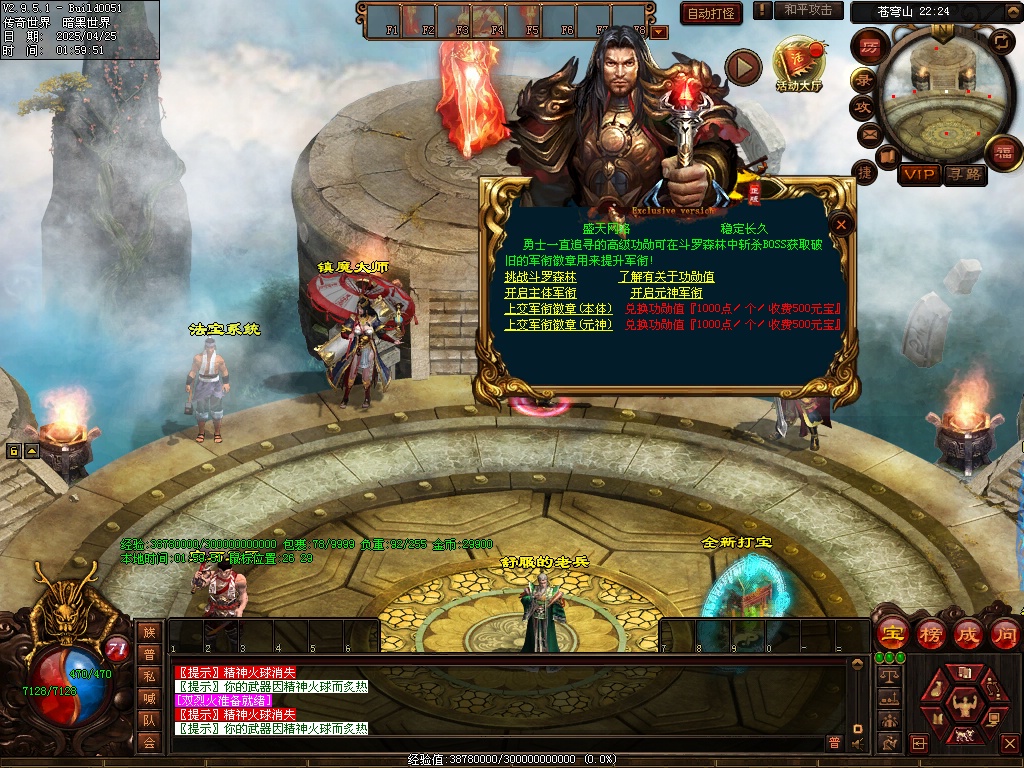The height and width of the screenshot is (768, 1024).
Task: Switch to the 私 private chat channel
Action: click(x=149, y=676)
